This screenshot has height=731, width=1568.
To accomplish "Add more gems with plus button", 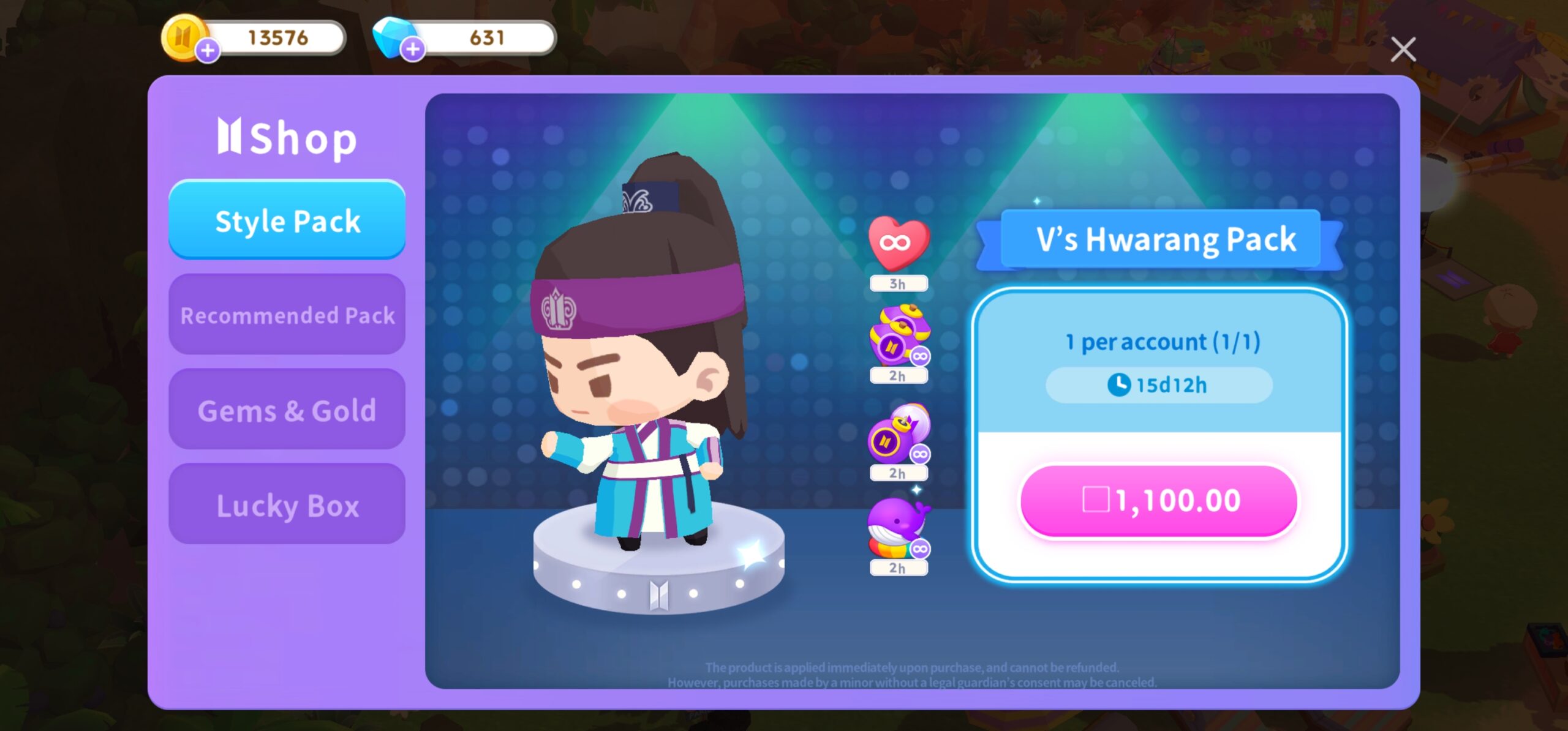I will [x=413, y=49].
